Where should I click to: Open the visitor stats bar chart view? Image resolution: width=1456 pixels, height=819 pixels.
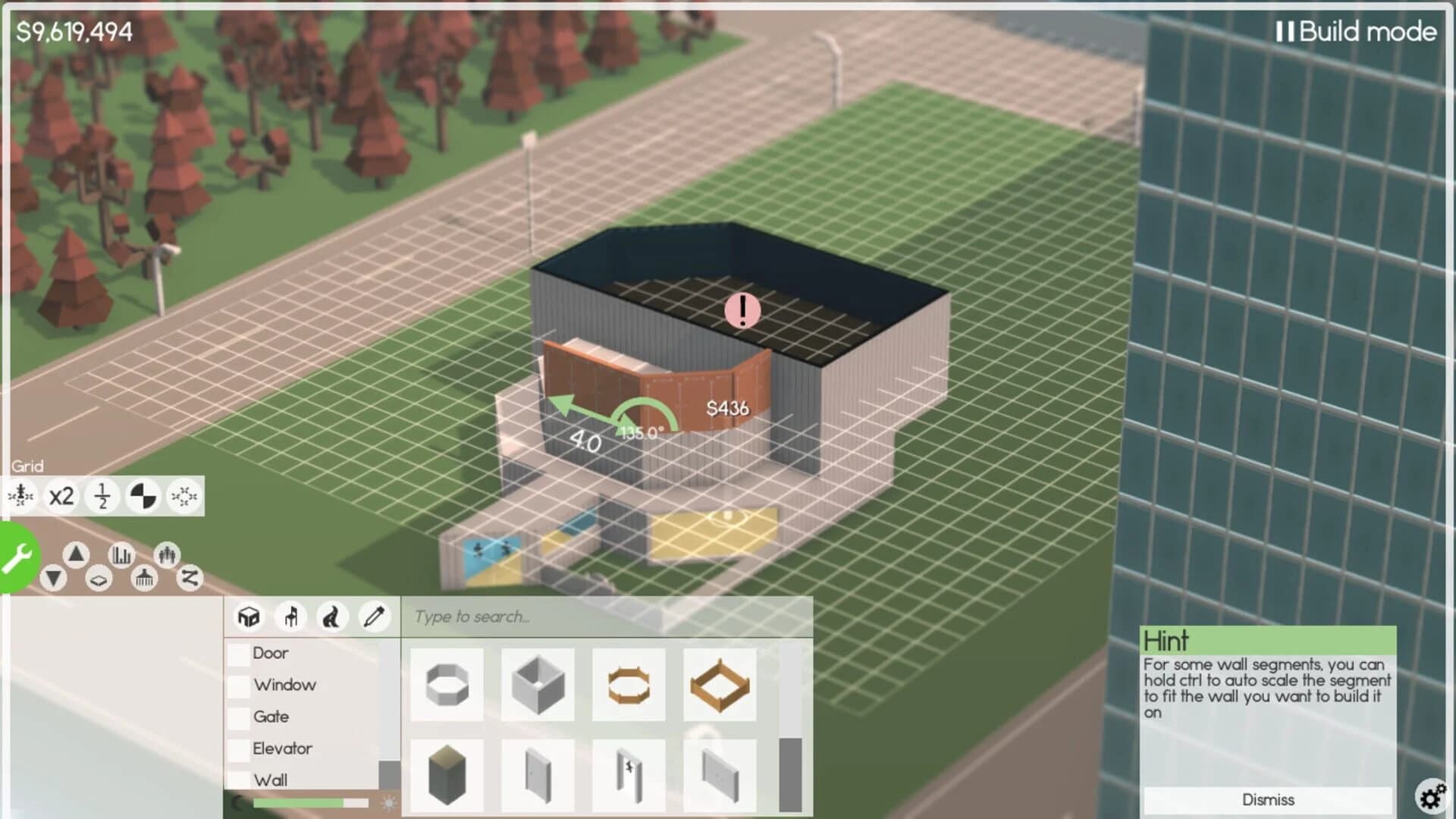(121, 556)
